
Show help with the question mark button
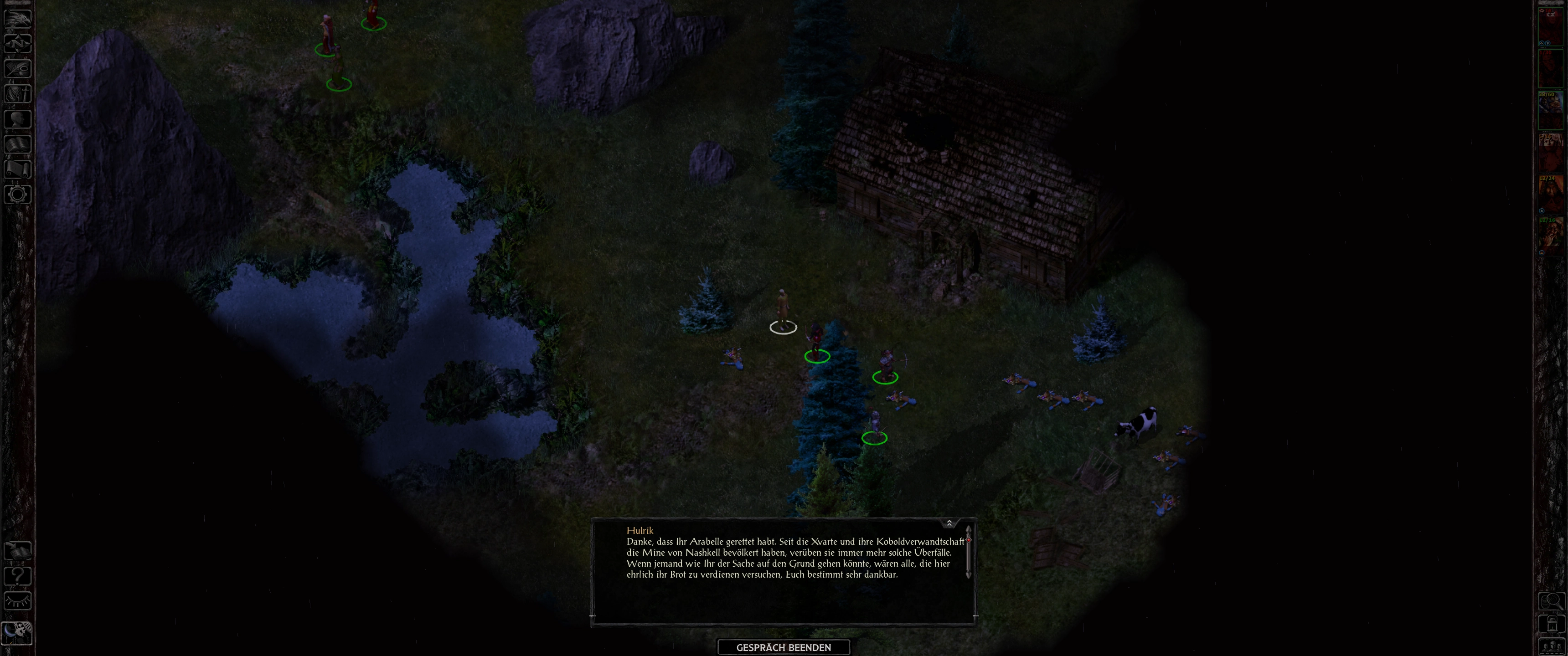18,576
